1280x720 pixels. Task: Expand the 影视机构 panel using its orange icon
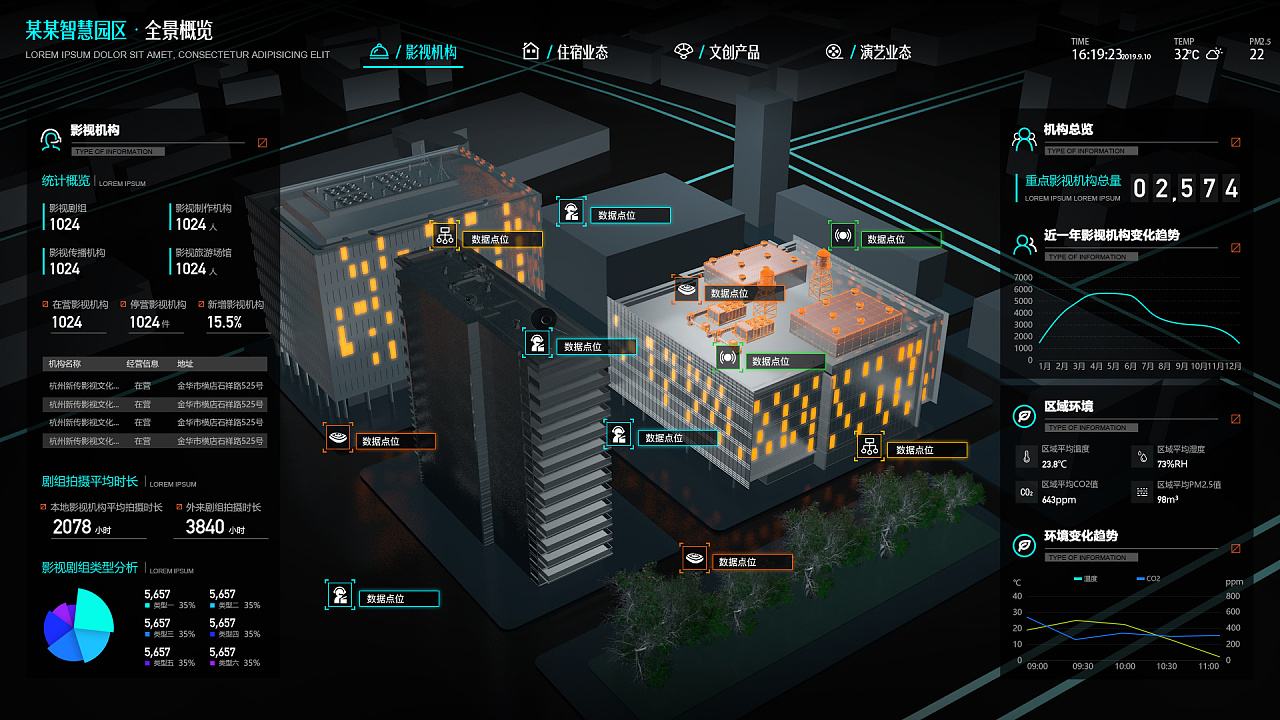point(263,142)
